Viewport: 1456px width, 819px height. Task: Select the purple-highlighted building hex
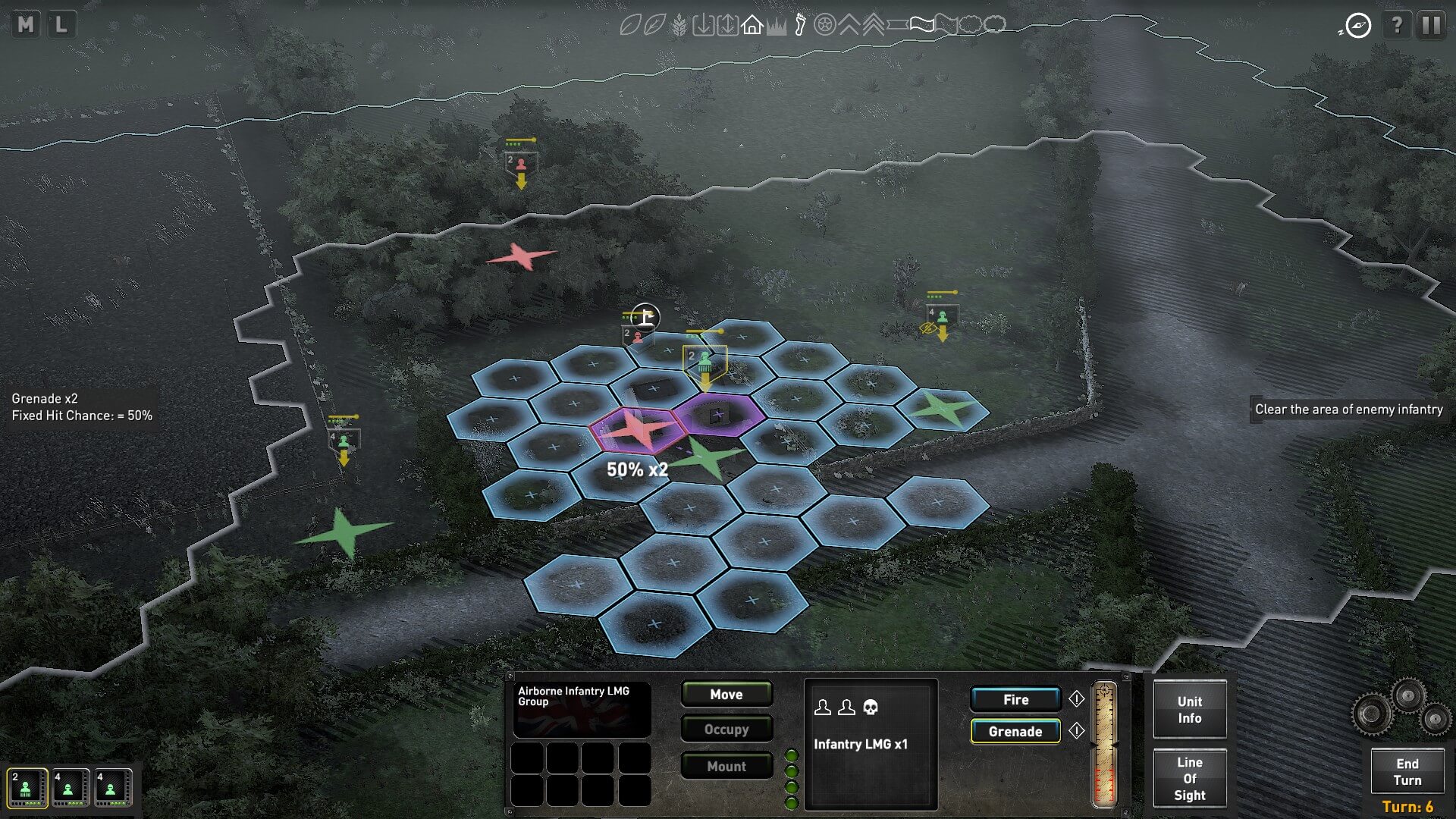(x=717, y=414)
